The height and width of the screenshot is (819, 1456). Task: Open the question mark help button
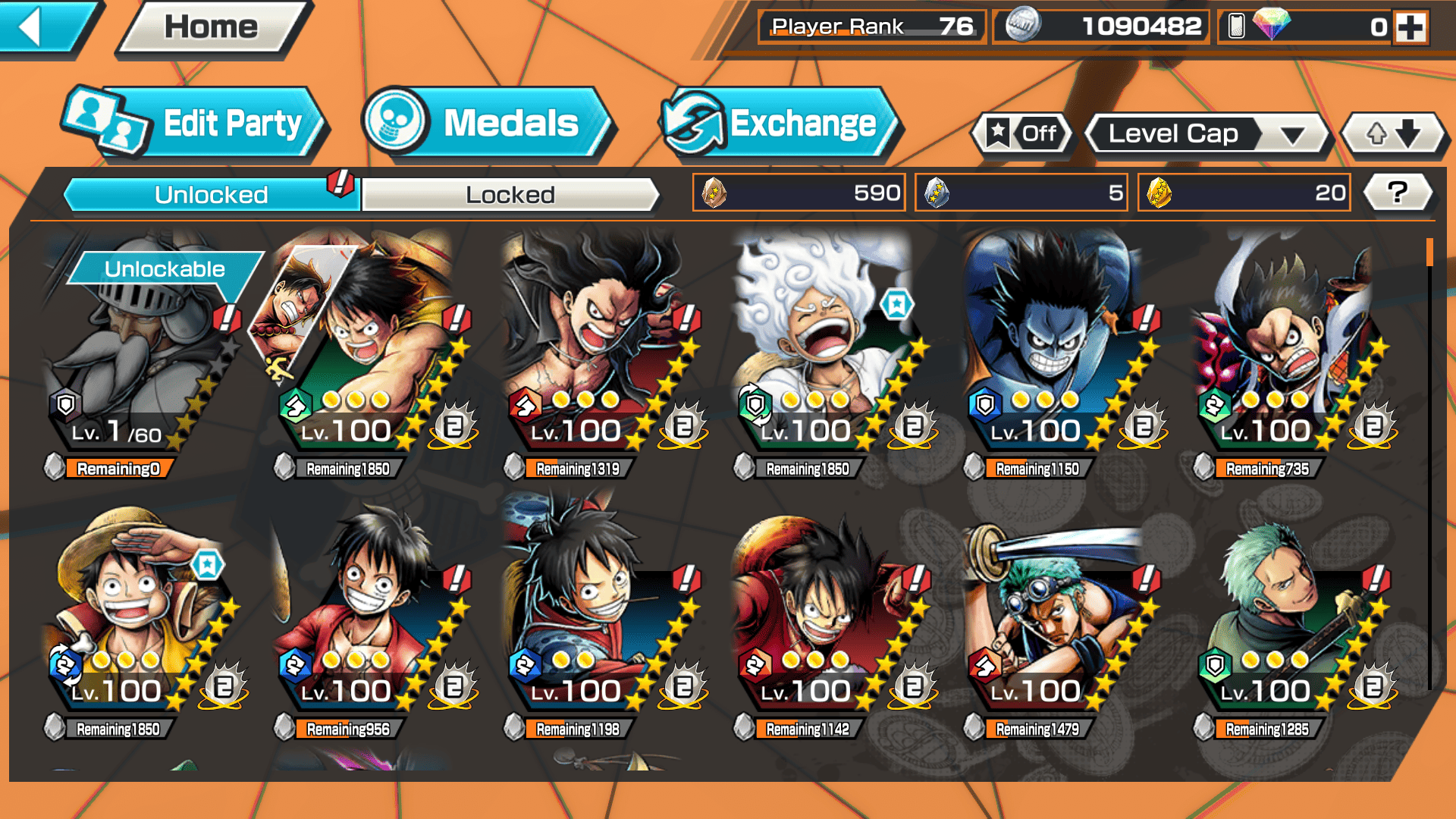[1398, 193]
